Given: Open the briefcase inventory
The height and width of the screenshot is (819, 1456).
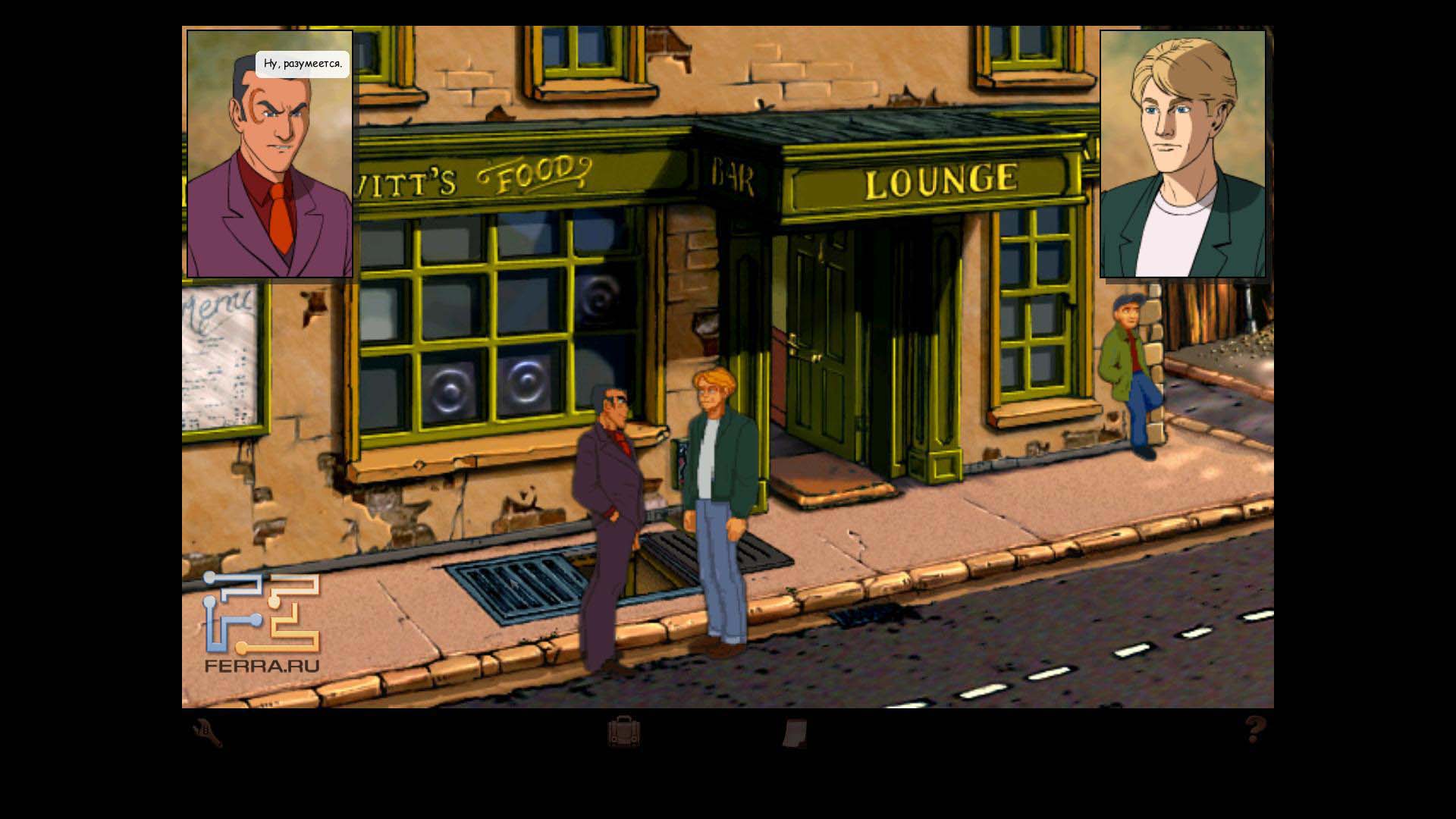Looking at the screenshot, I should (x=623, y=733).
